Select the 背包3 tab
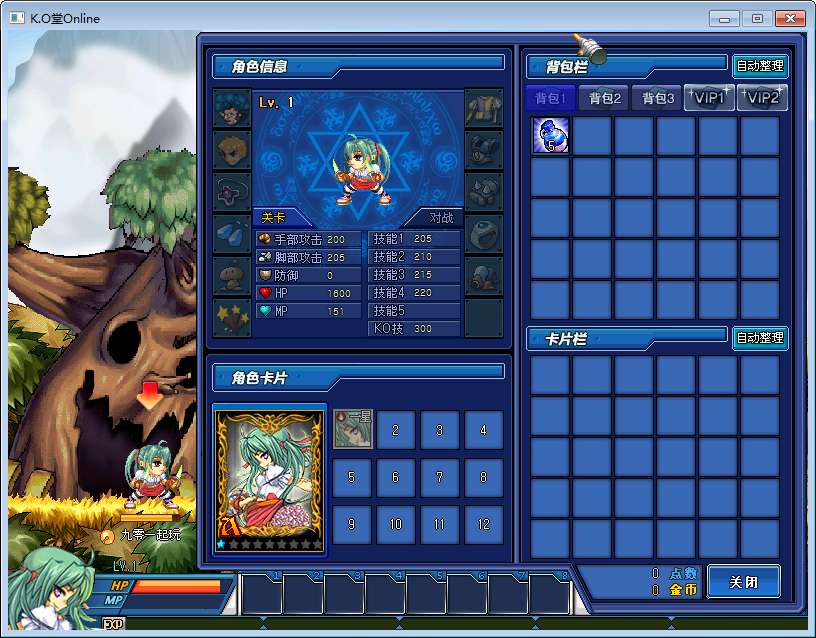 (x=658, y=98)
